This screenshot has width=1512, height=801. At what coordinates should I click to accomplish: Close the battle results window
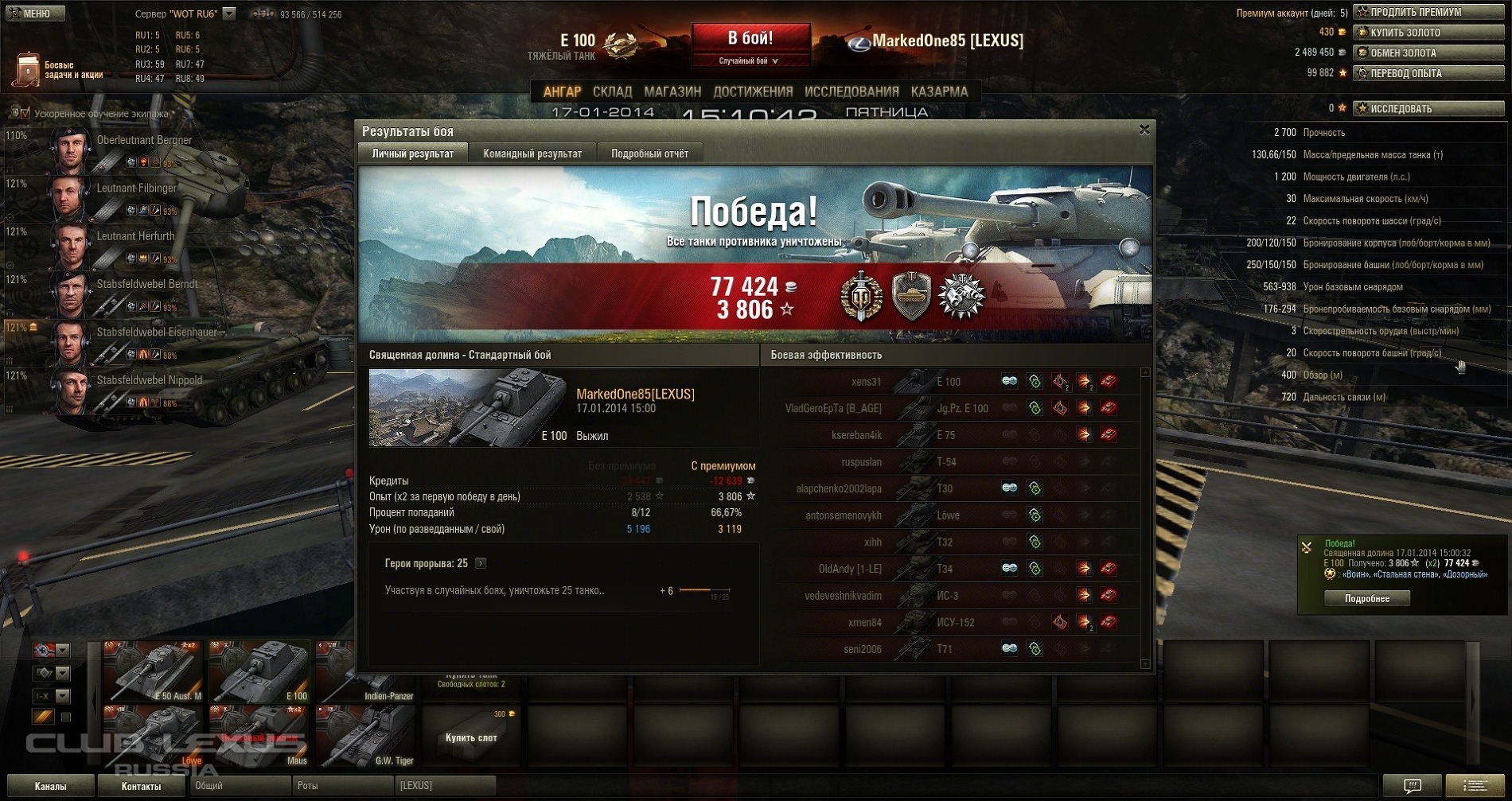(1144, 130)
